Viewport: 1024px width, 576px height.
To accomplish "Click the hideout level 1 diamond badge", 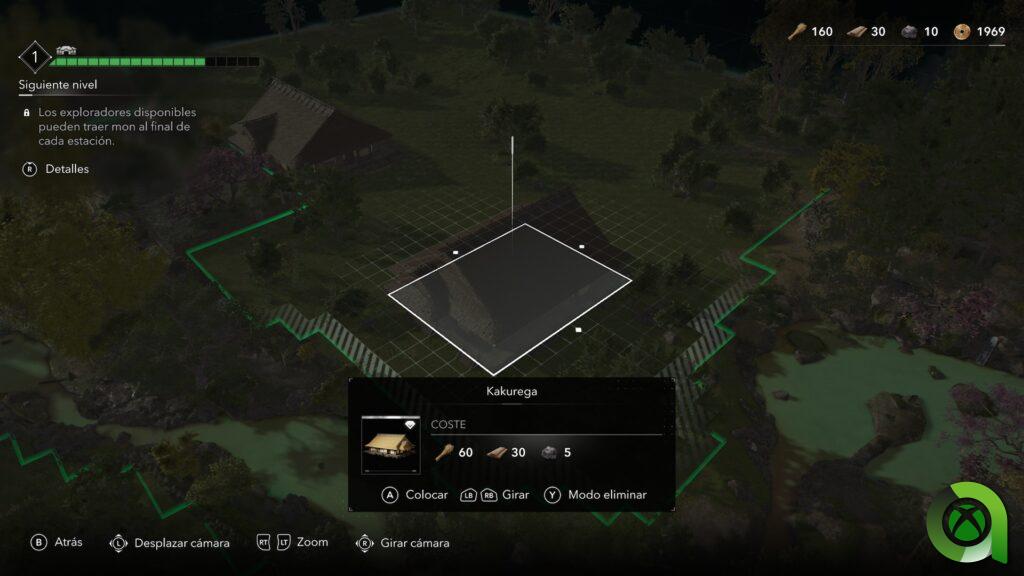I will (35, 56).
